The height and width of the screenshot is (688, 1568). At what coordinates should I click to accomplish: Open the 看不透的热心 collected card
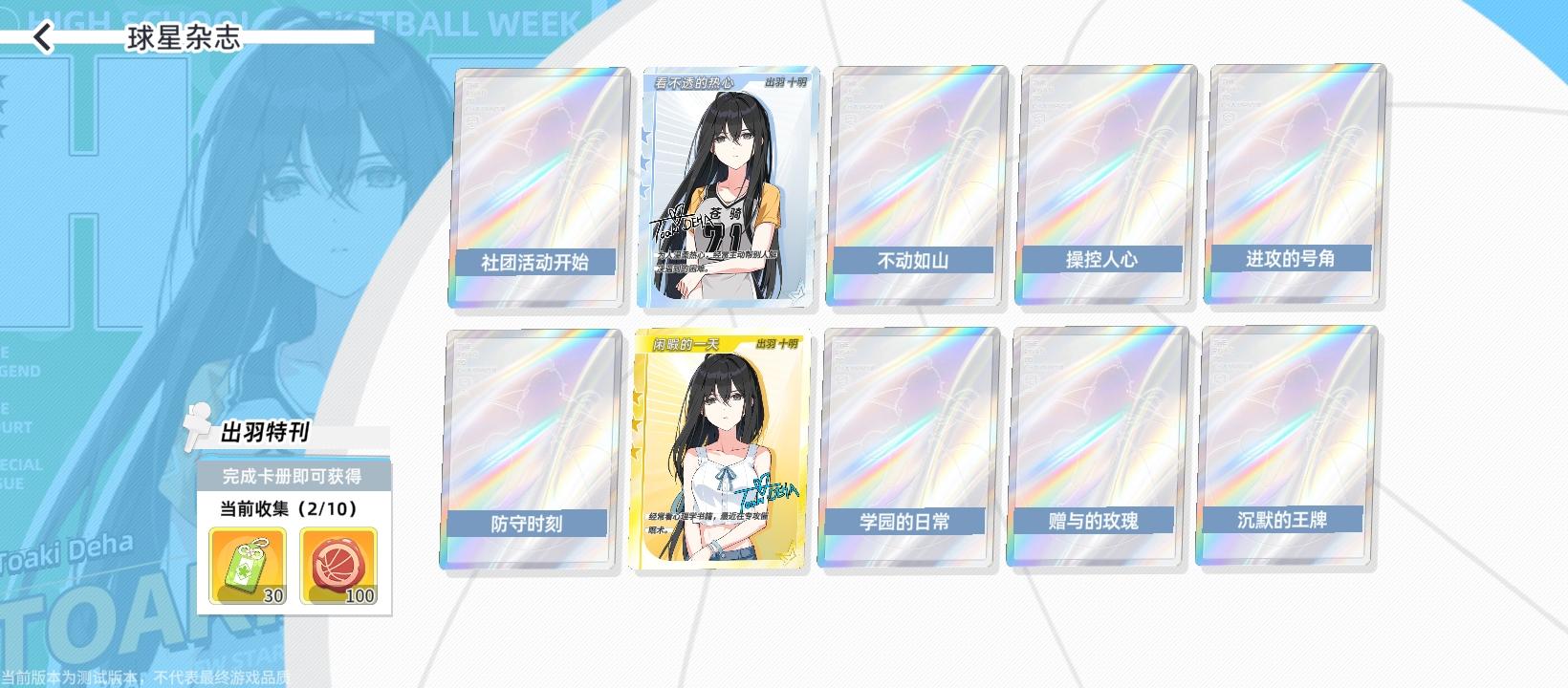pos(725,186)
